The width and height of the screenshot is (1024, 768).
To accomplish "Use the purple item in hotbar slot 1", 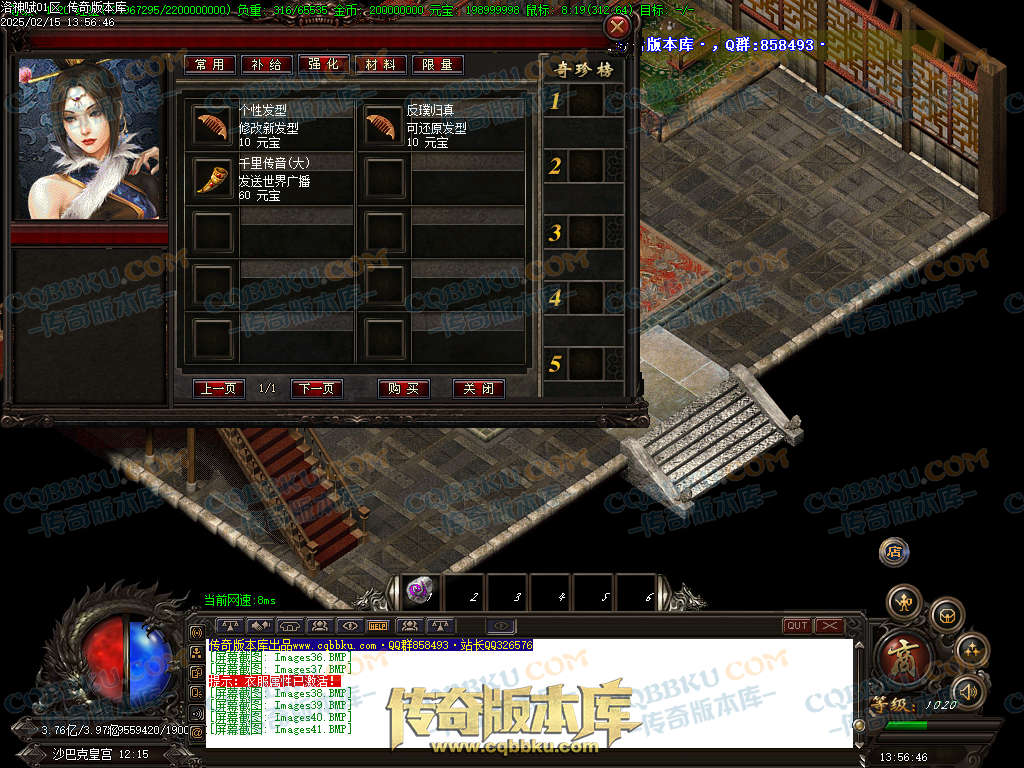I will (420, 593).
